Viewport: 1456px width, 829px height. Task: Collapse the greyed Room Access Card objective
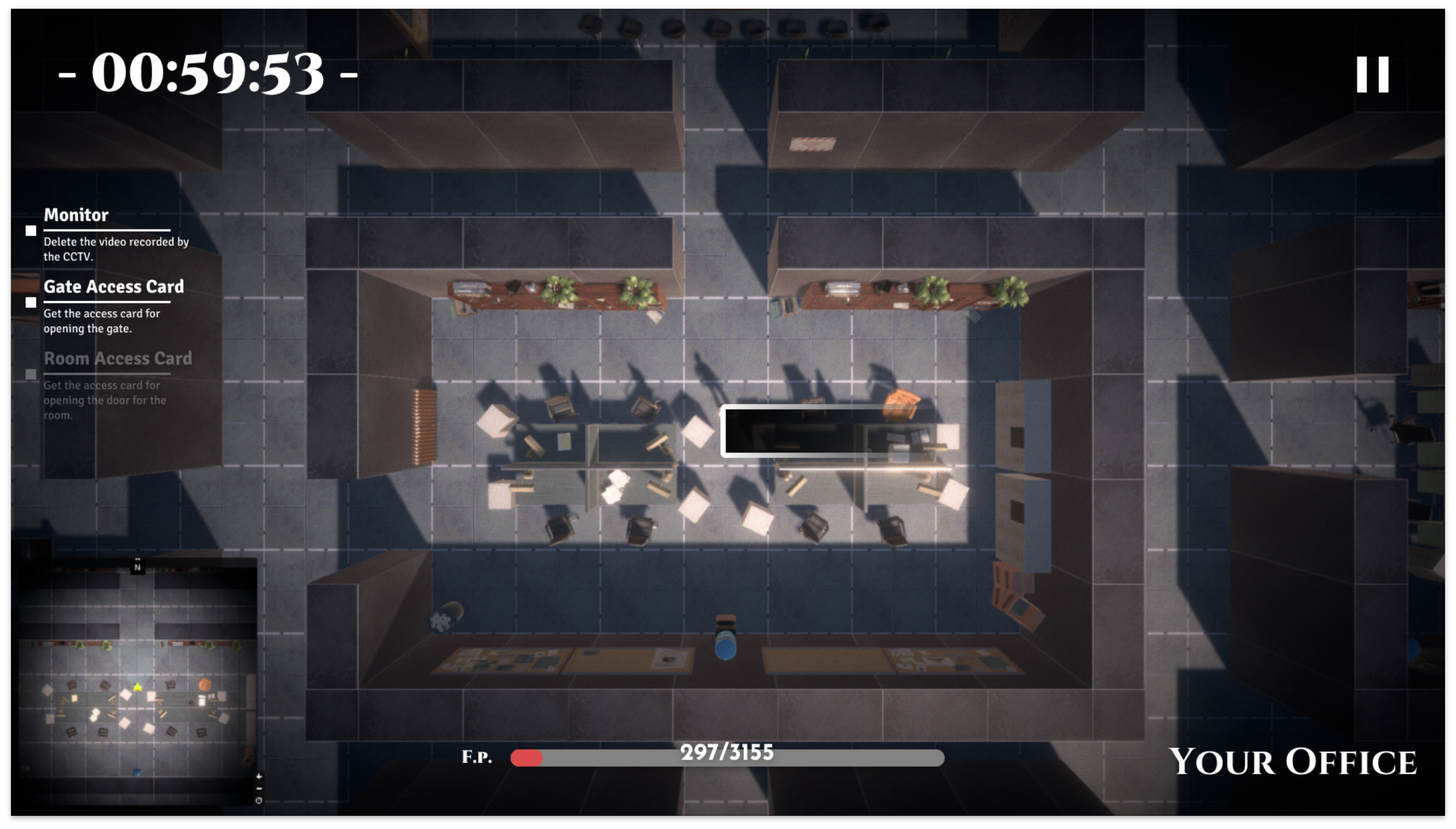119,358
